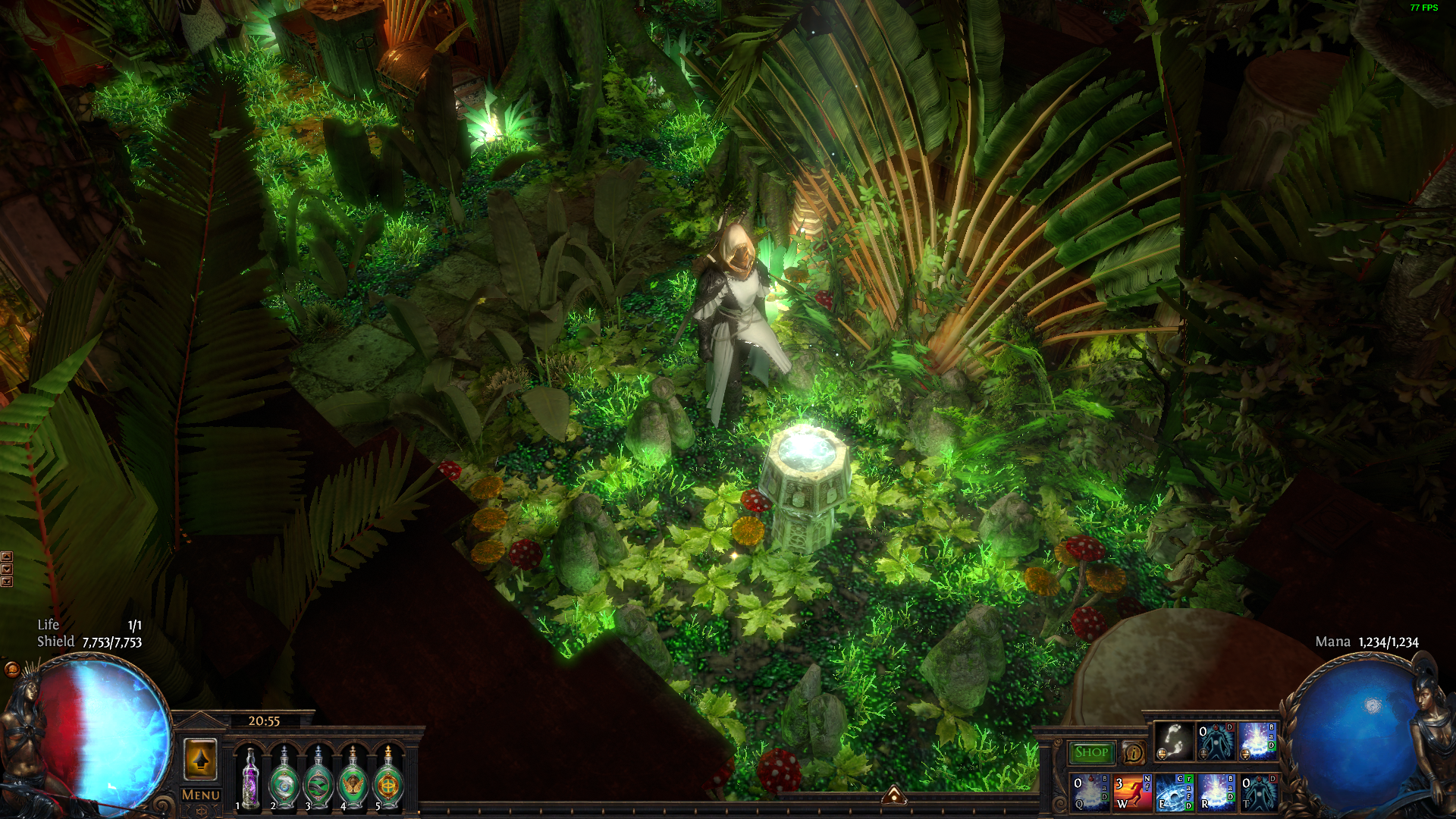Open the orange info speech-bubble button
Image resolution: width=1456 pixels, height=819 pixels.
[1133, 753]
